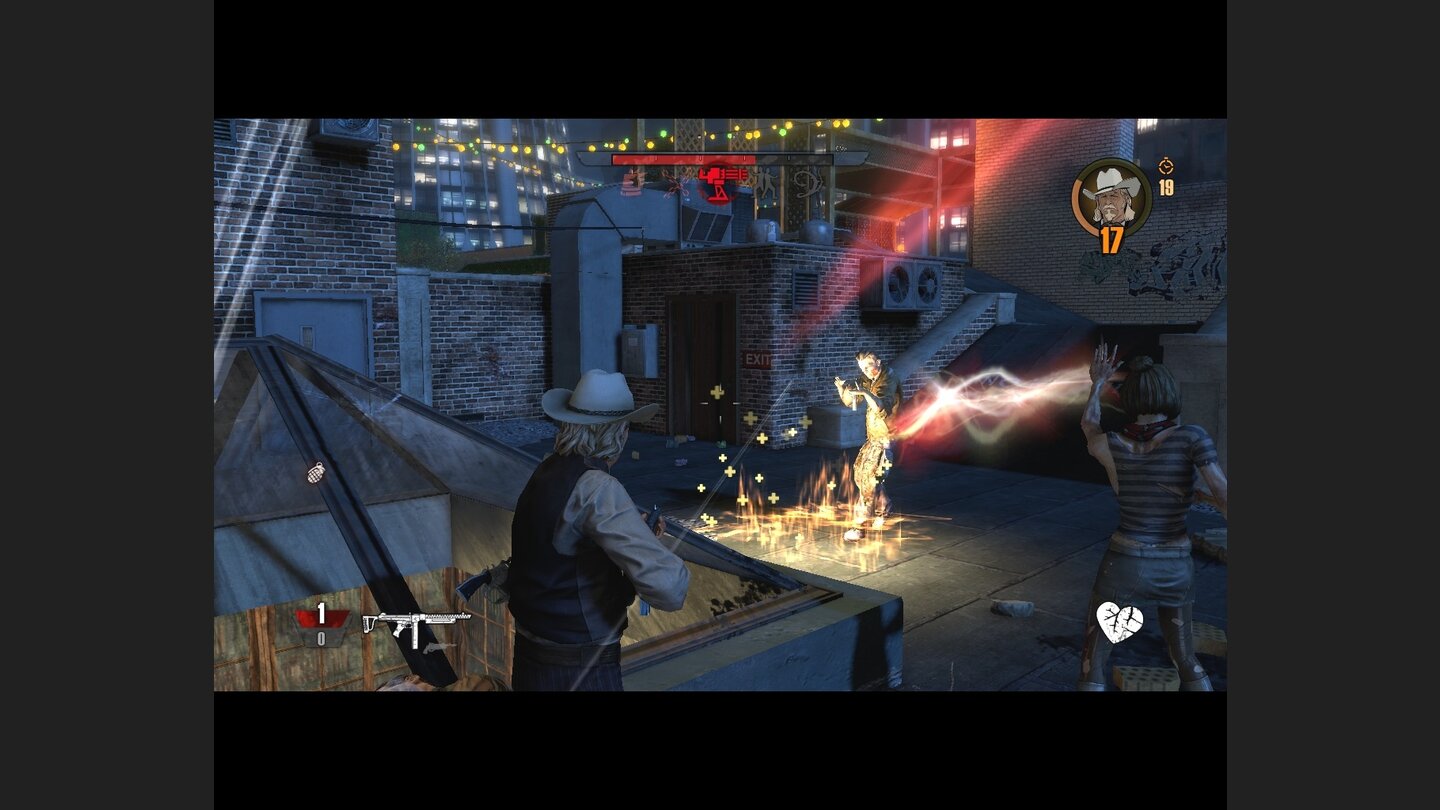Select the cowboy character portrait icon

click(x=1110, y=197)
